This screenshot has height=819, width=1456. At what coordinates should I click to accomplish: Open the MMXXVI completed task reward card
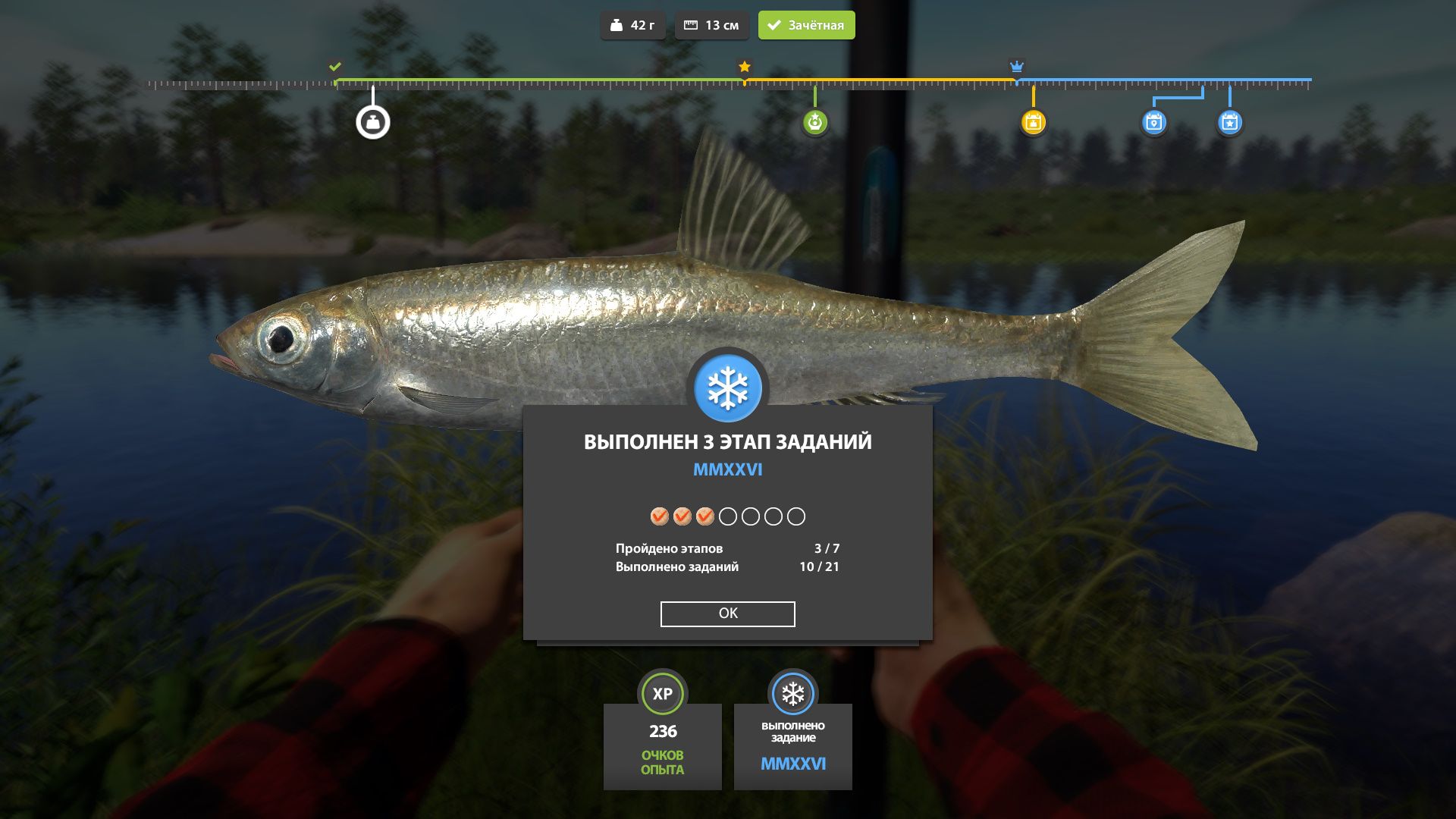pos(792,745)
